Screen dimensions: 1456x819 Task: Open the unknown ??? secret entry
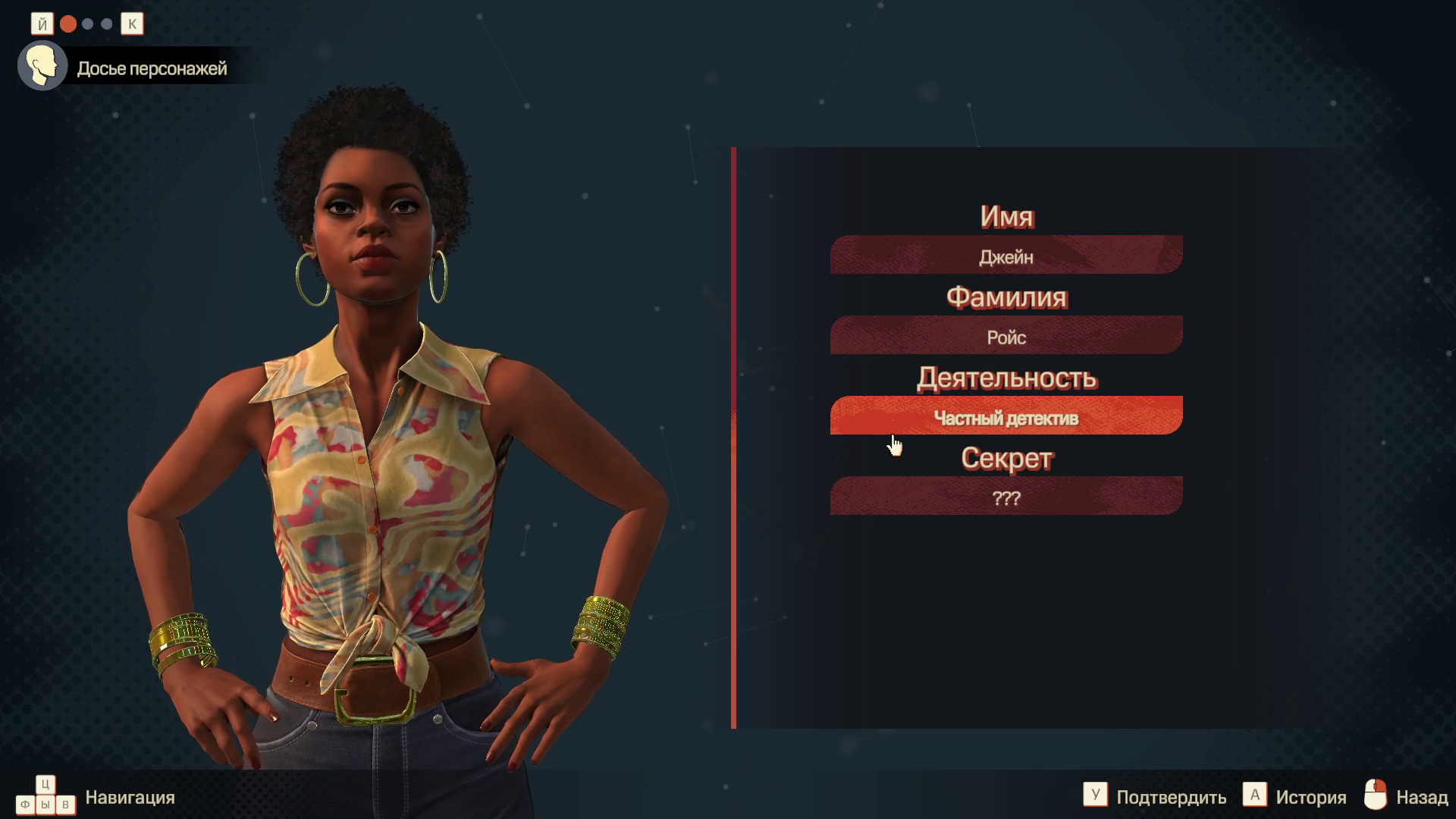(x=1006, y=496)
